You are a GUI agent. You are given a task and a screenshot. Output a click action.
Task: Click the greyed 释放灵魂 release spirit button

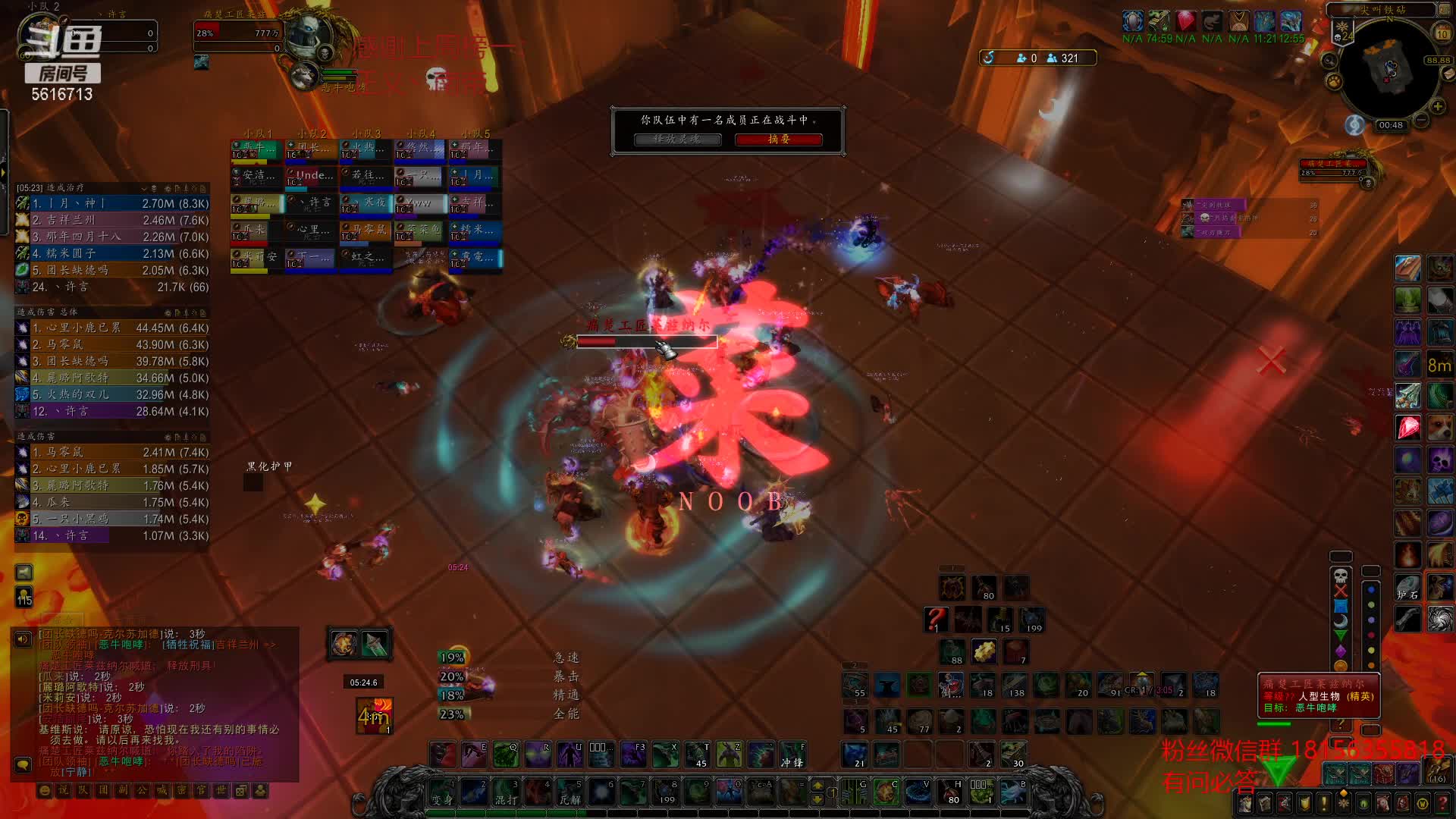point(677,140)
